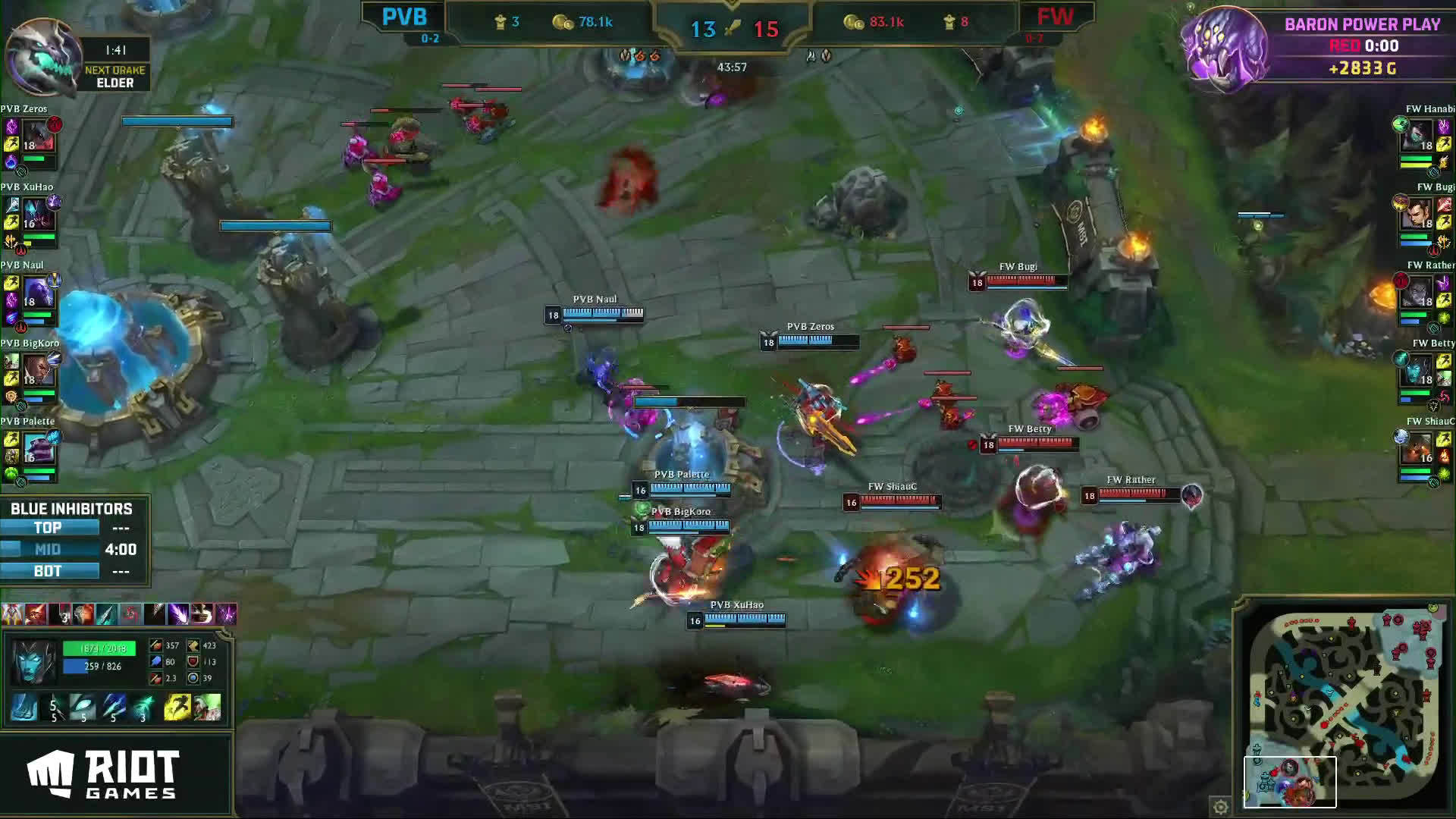Click the glowing eye ability icon
Viewport: 1456px width, 819px height.
(83, 708)
